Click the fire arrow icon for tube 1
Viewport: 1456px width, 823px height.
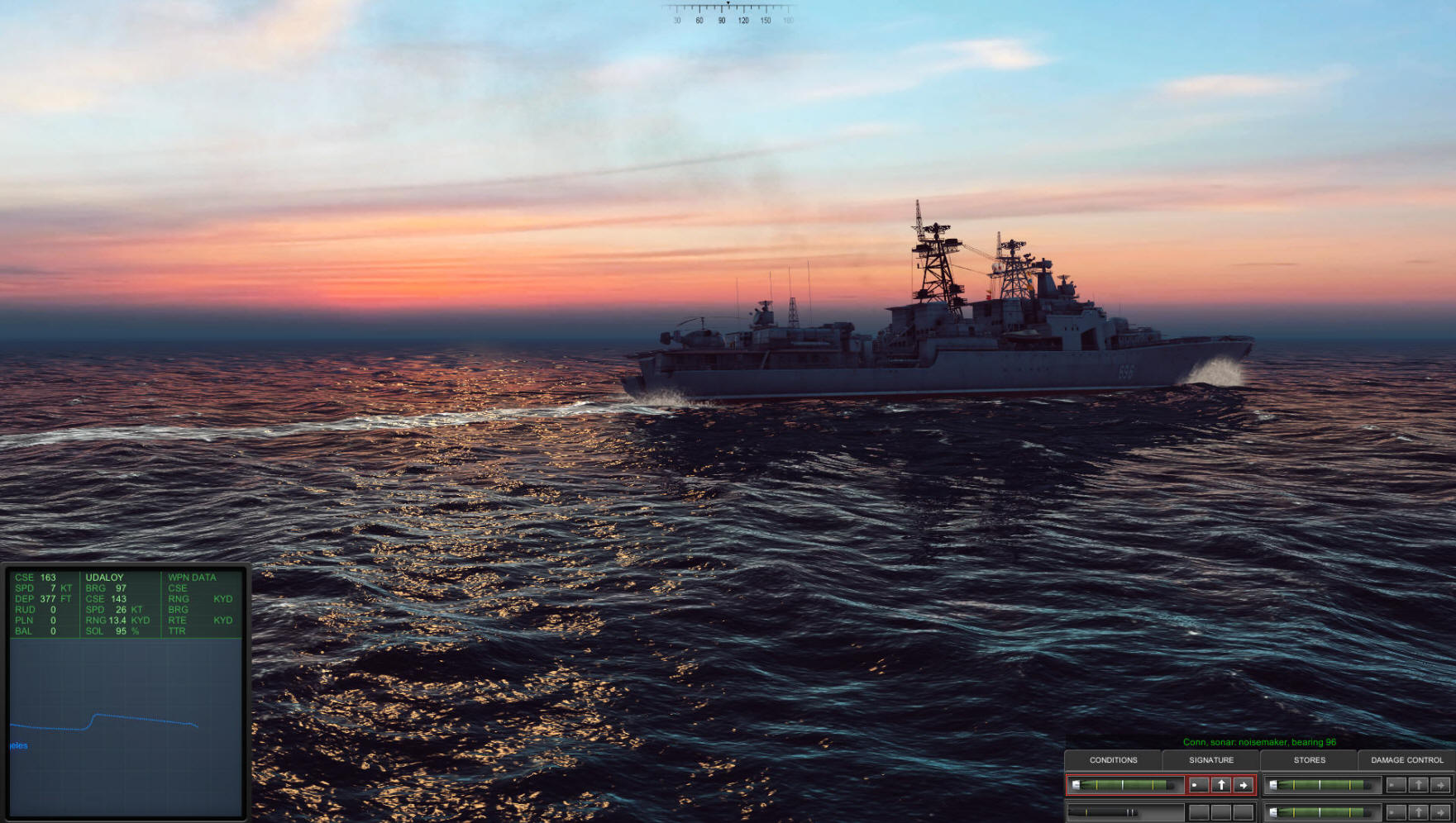click(x=1243, y=785)
